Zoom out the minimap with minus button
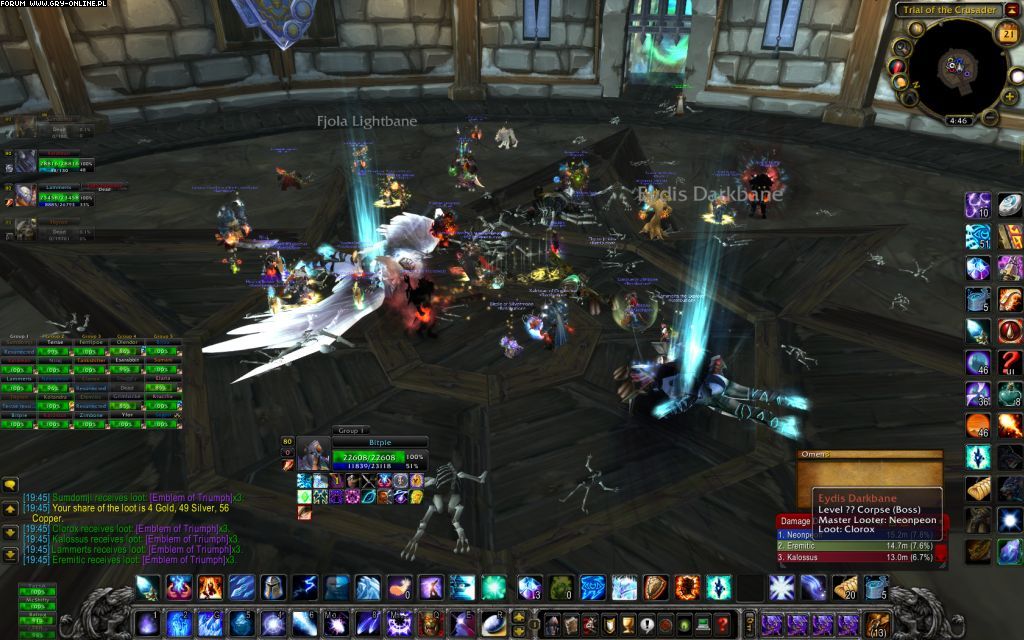 (x=989, y=118)
